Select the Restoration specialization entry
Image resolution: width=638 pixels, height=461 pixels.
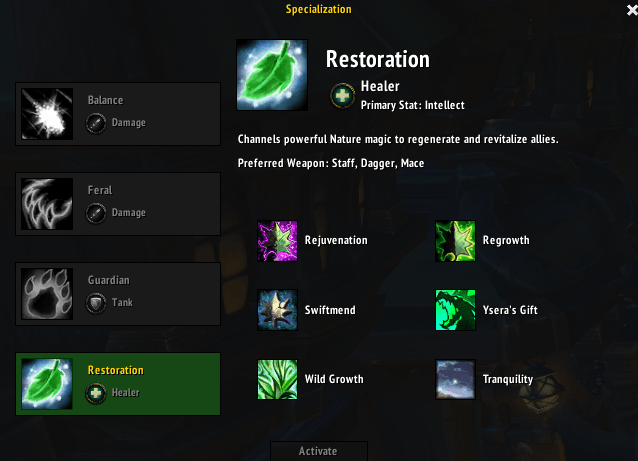coord(118,382)
